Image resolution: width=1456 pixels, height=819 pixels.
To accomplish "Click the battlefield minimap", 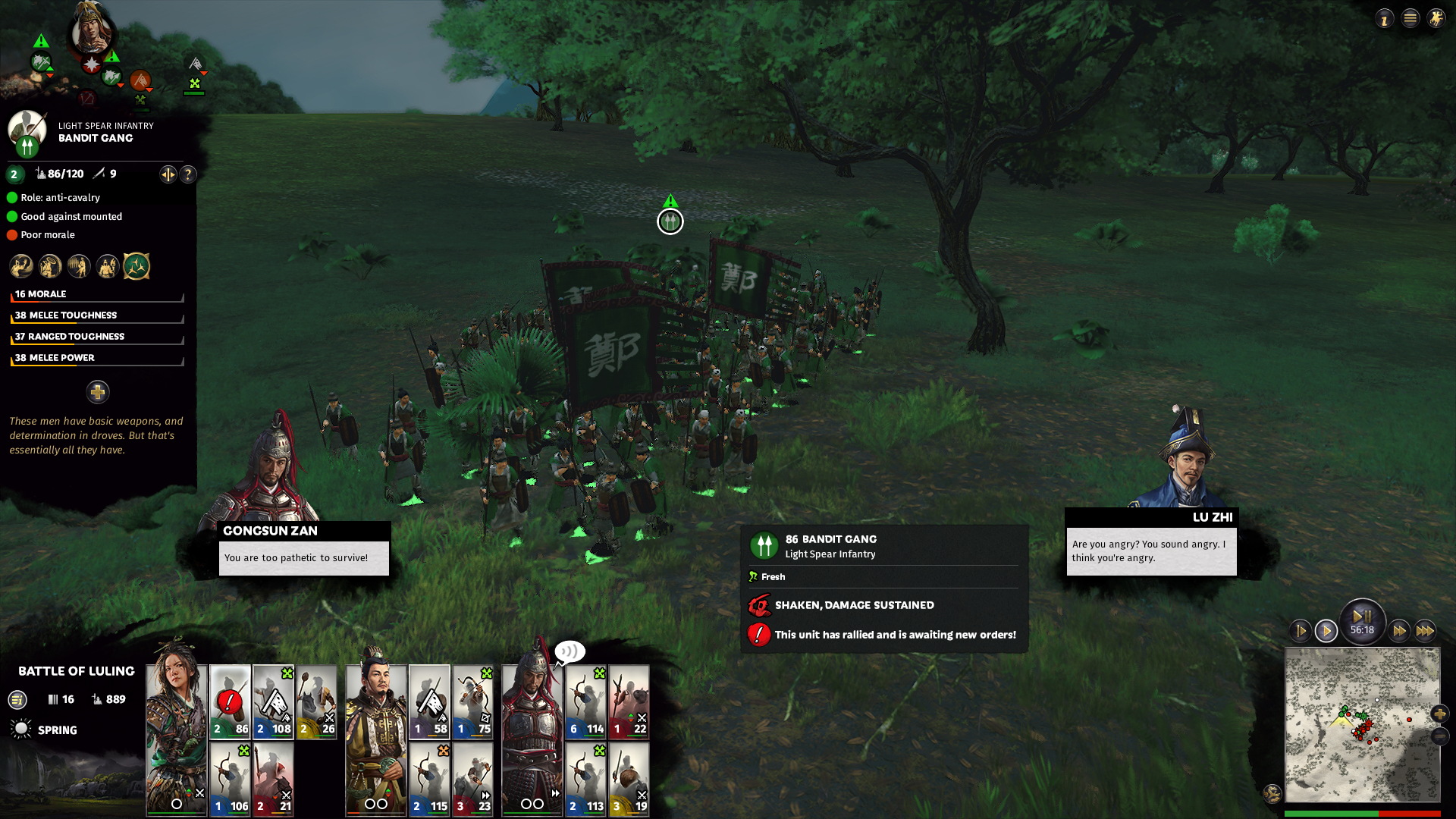I will click(x=1362, y=724).
